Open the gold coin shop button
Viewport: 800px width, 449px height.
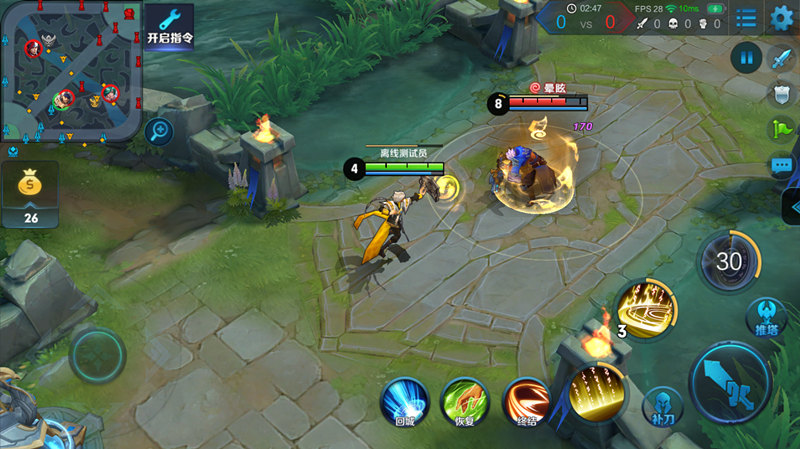point(30,193)
